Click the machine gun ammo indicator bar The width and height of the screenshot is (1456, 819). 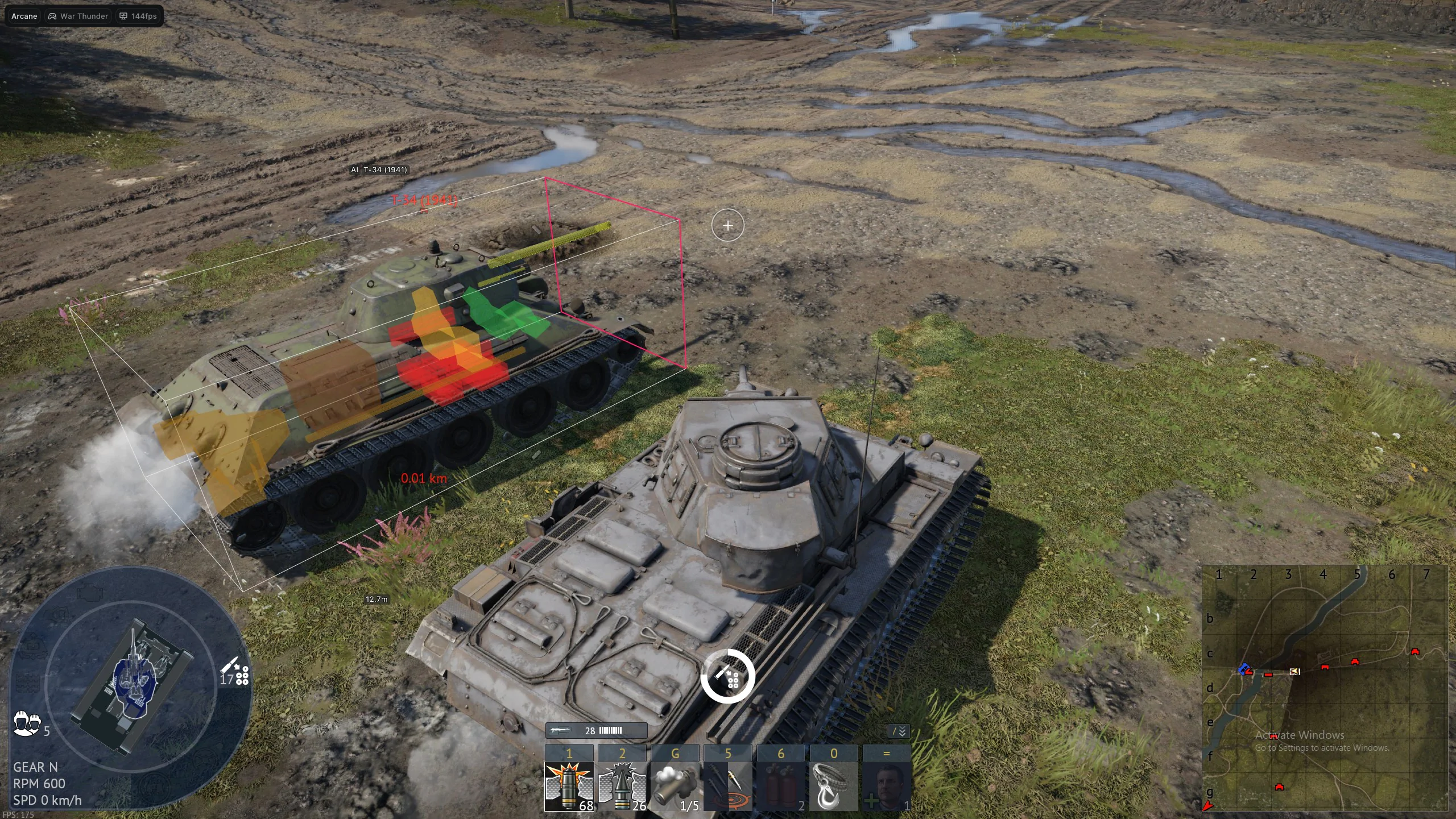point(596,730)
